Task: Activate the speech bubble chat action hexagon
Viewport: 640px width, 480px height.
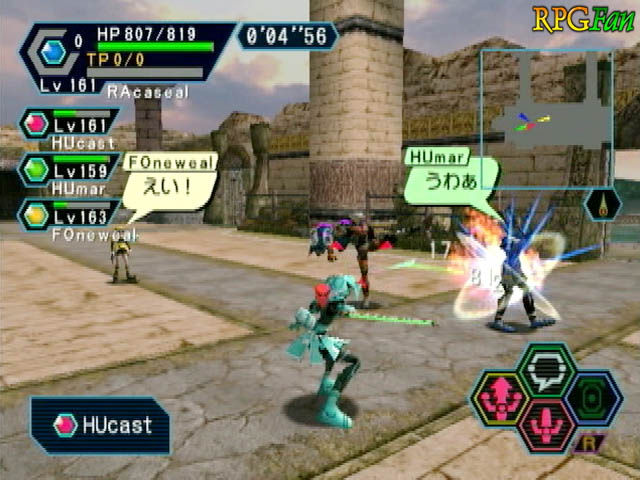Action: (546, 370)
